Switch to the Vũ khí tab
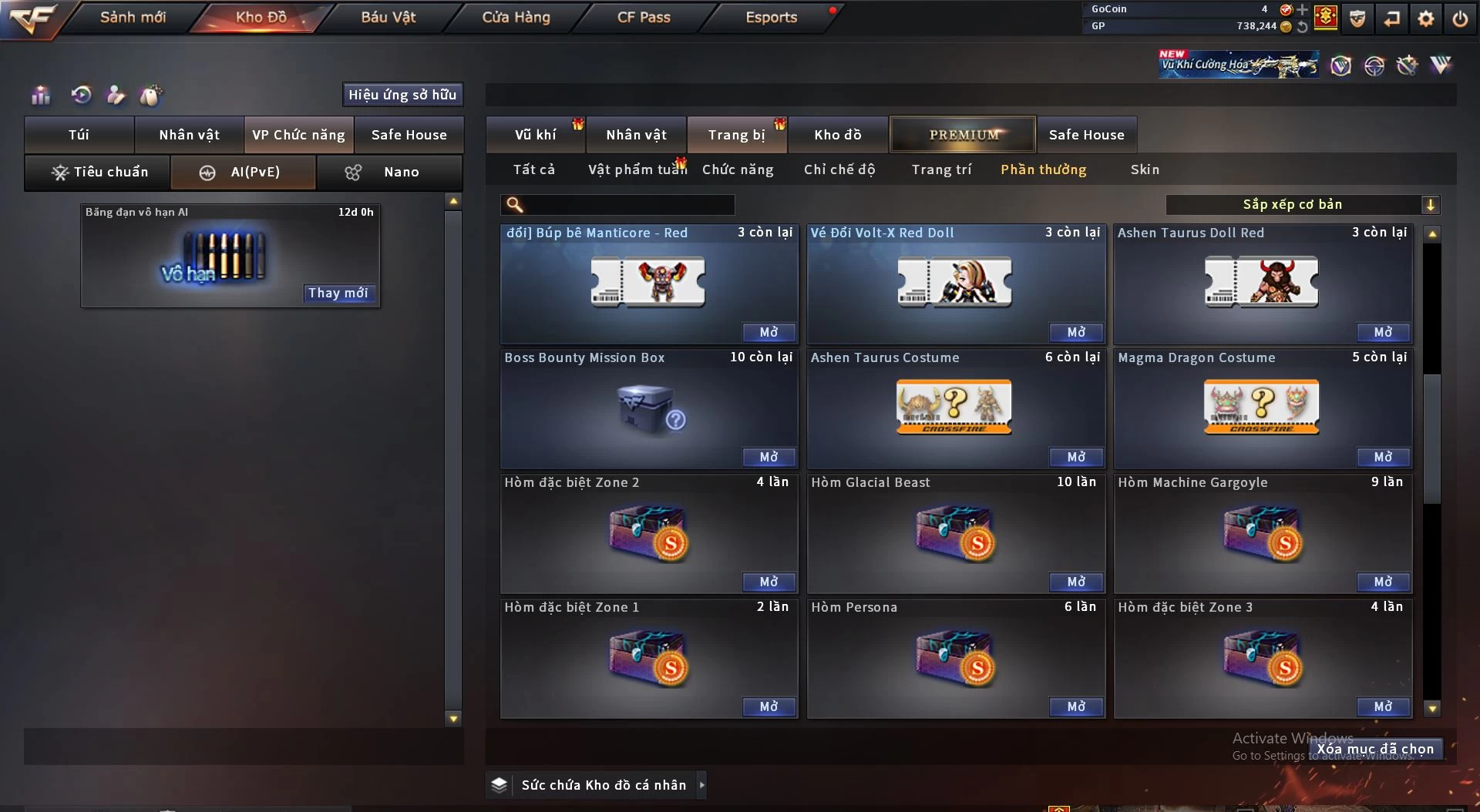Screen dimensions: 1480x812 (535, 135)
